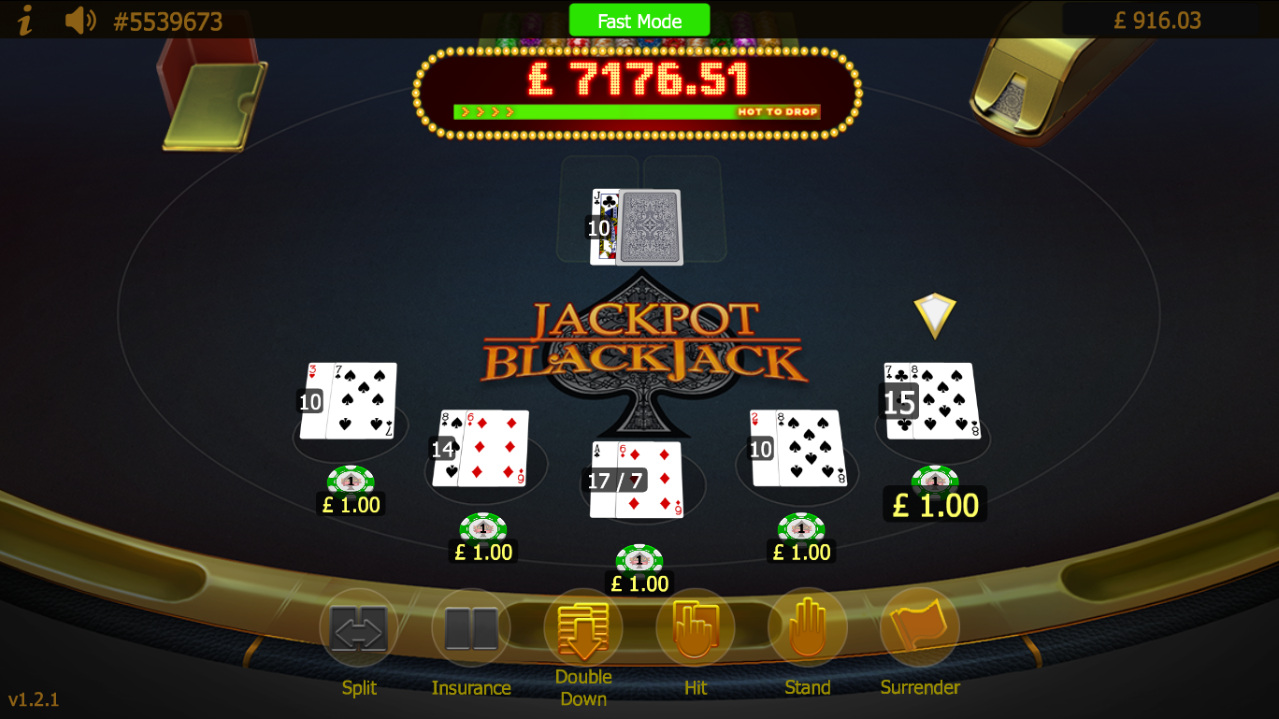Mute sound with the speaker icon
The width and height of the screenshot is (1279, 719).
click(x=80, y=20)
